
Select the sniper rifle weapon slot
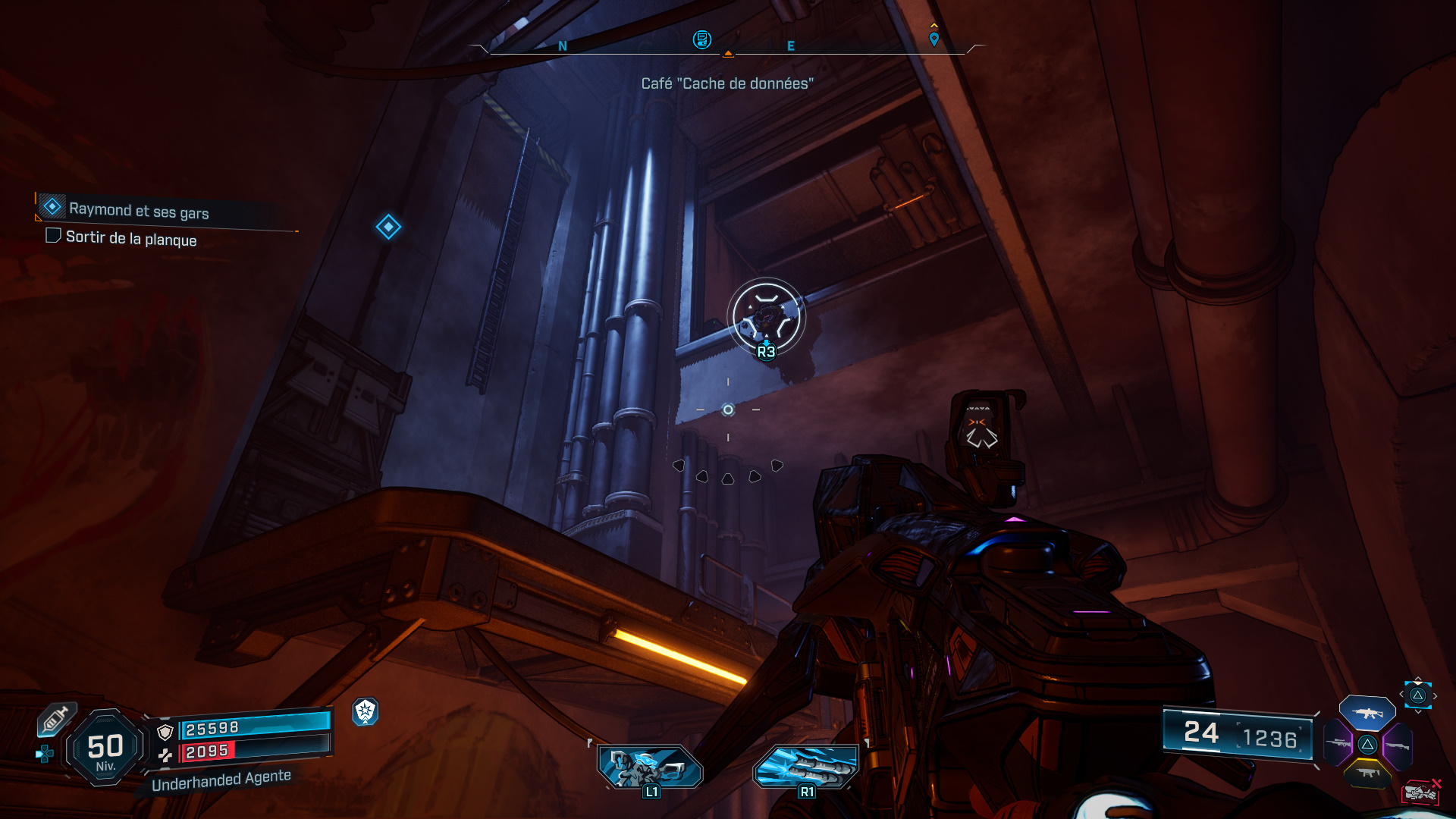click(x=1338, y=744)
